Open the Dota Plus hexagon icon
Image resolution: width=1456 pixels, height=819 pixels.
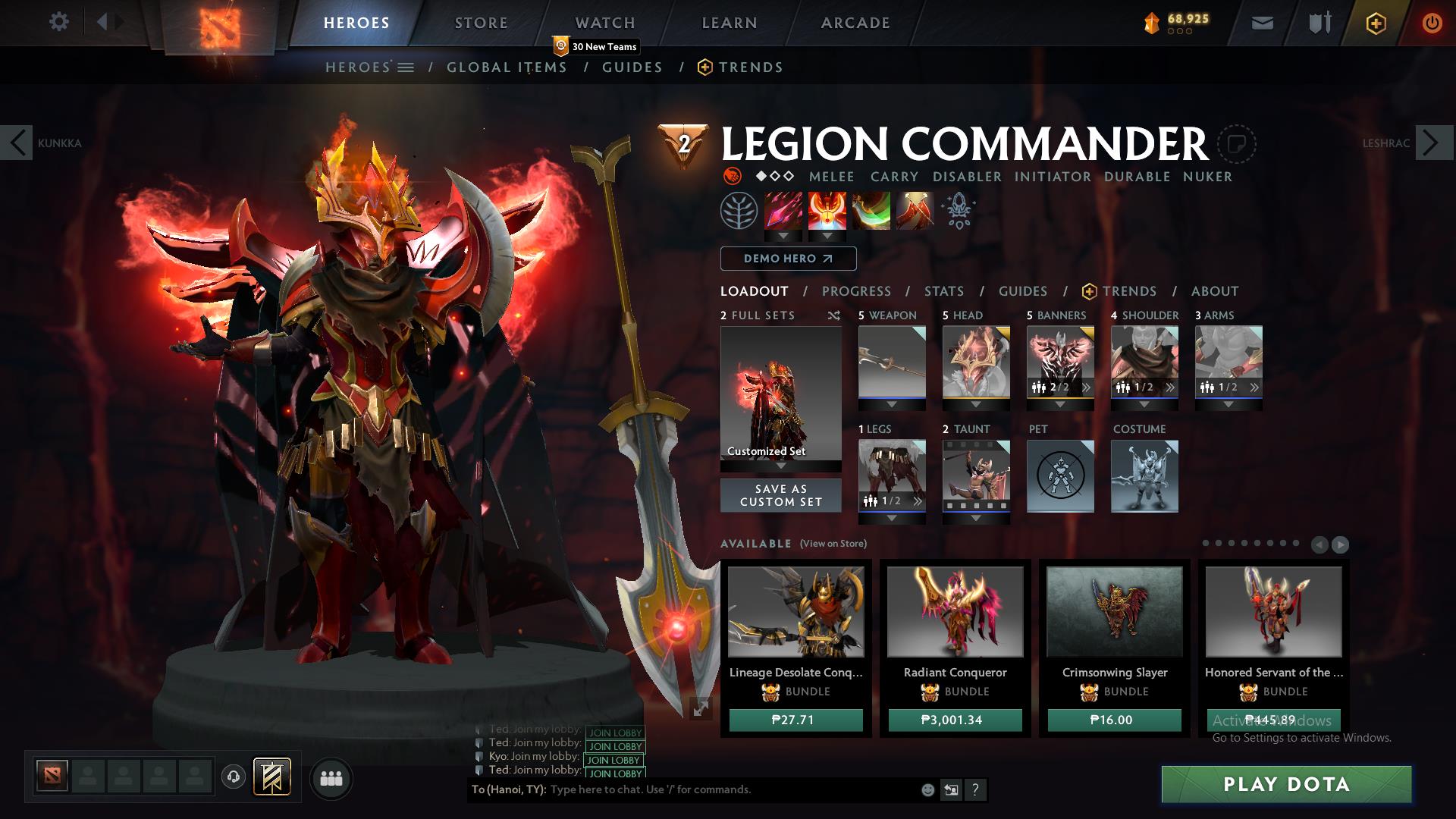(x=1375, y=24)
